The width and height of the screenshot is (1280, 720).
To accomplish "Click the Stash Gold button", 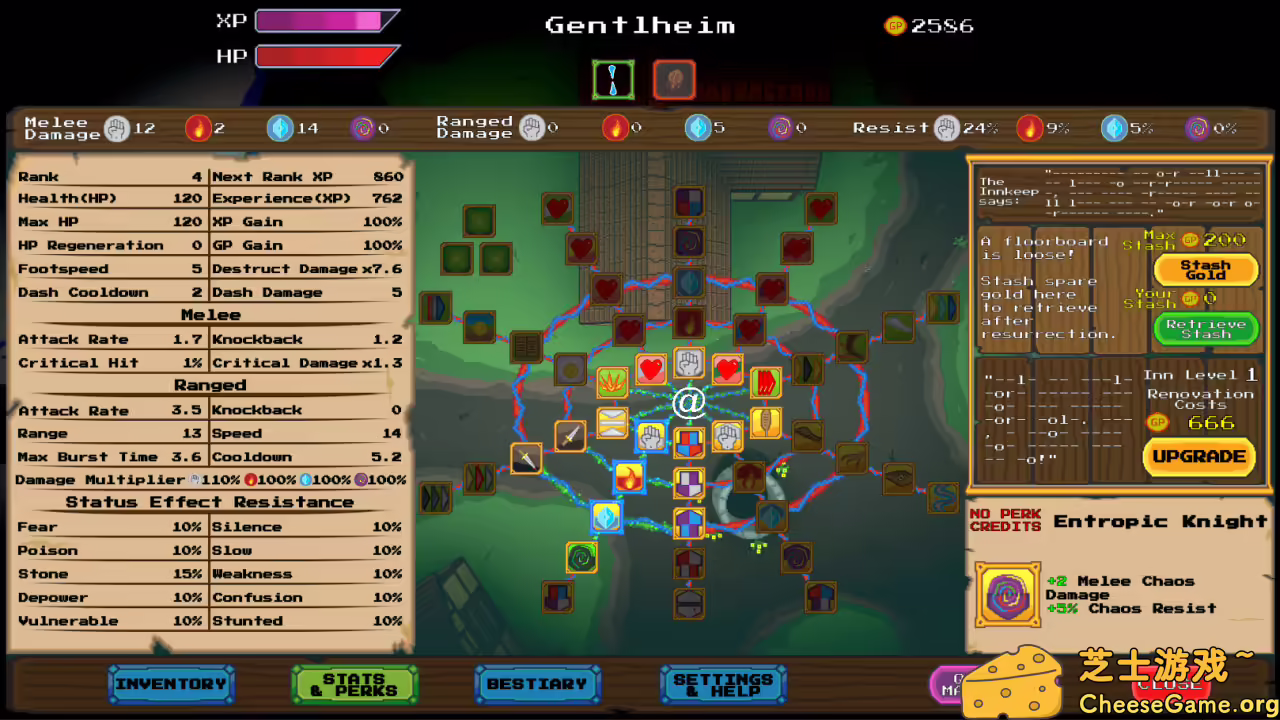I will tap(1205, 269).
